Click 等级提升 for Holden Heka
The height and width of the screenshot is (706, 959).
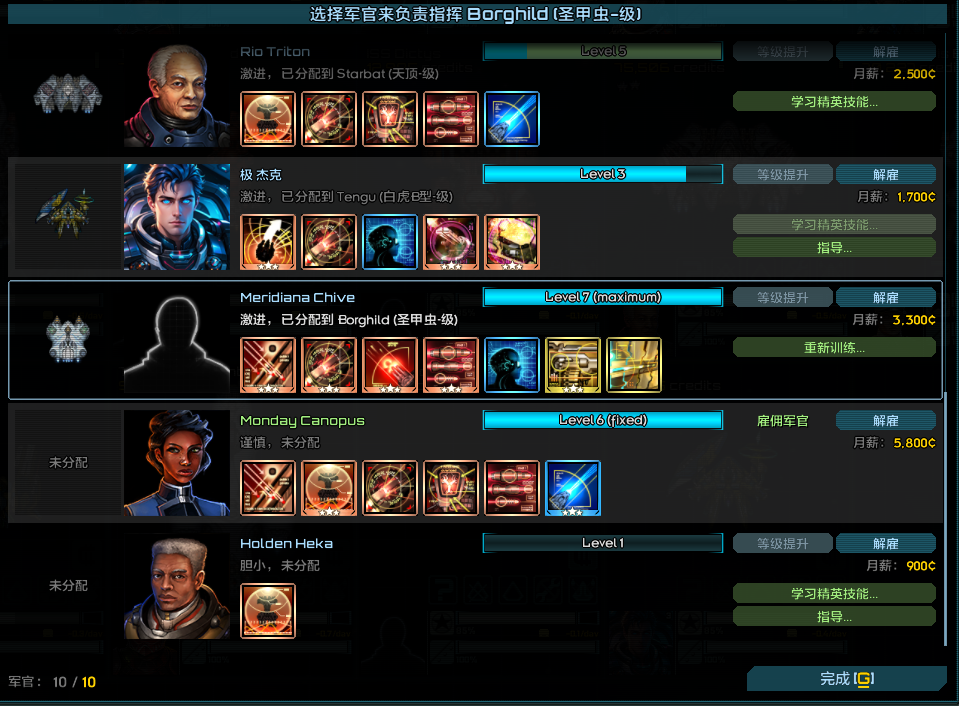(782, 544)
